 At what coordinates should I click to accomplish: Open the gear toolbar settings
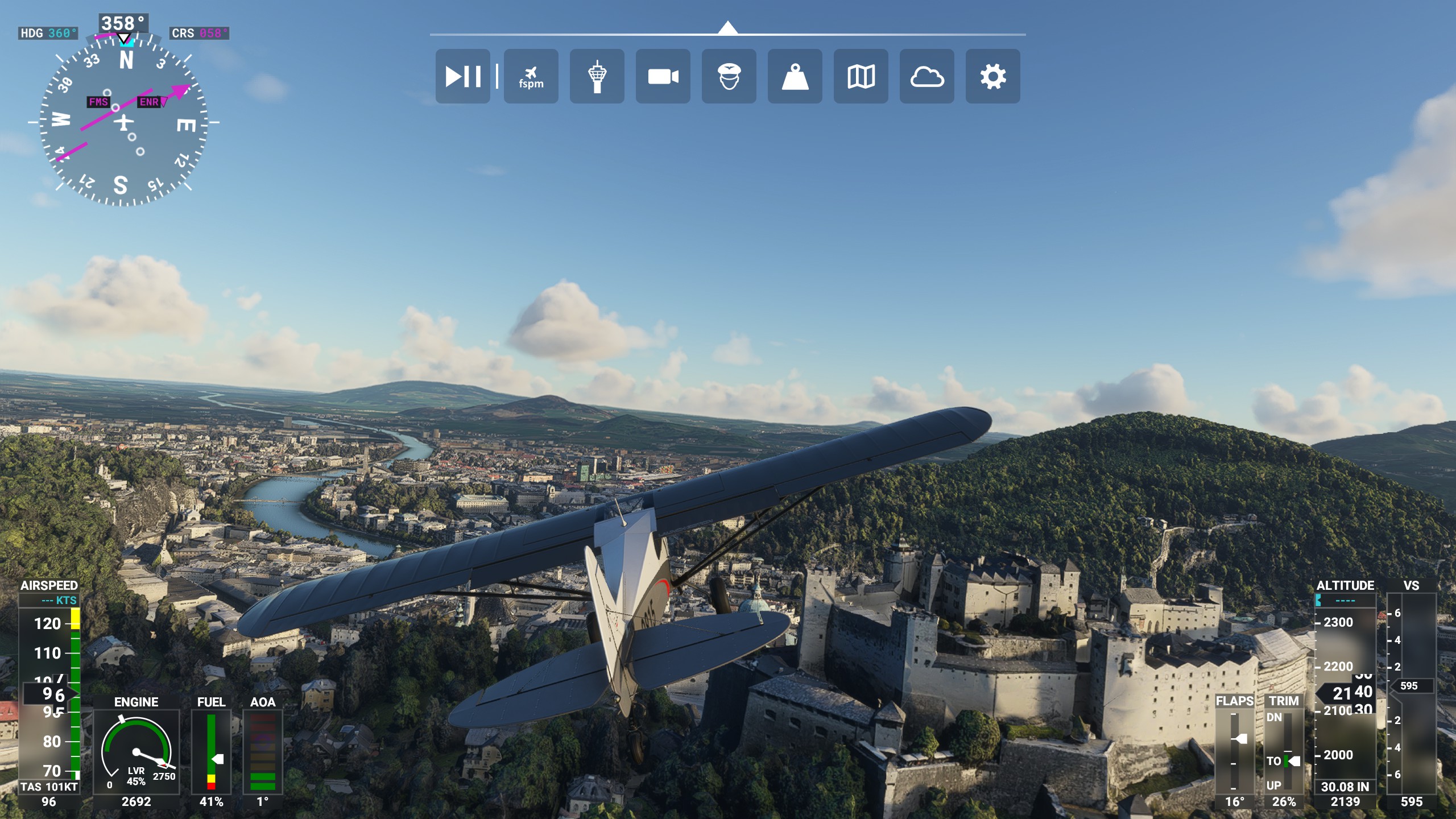pos(992,76)
